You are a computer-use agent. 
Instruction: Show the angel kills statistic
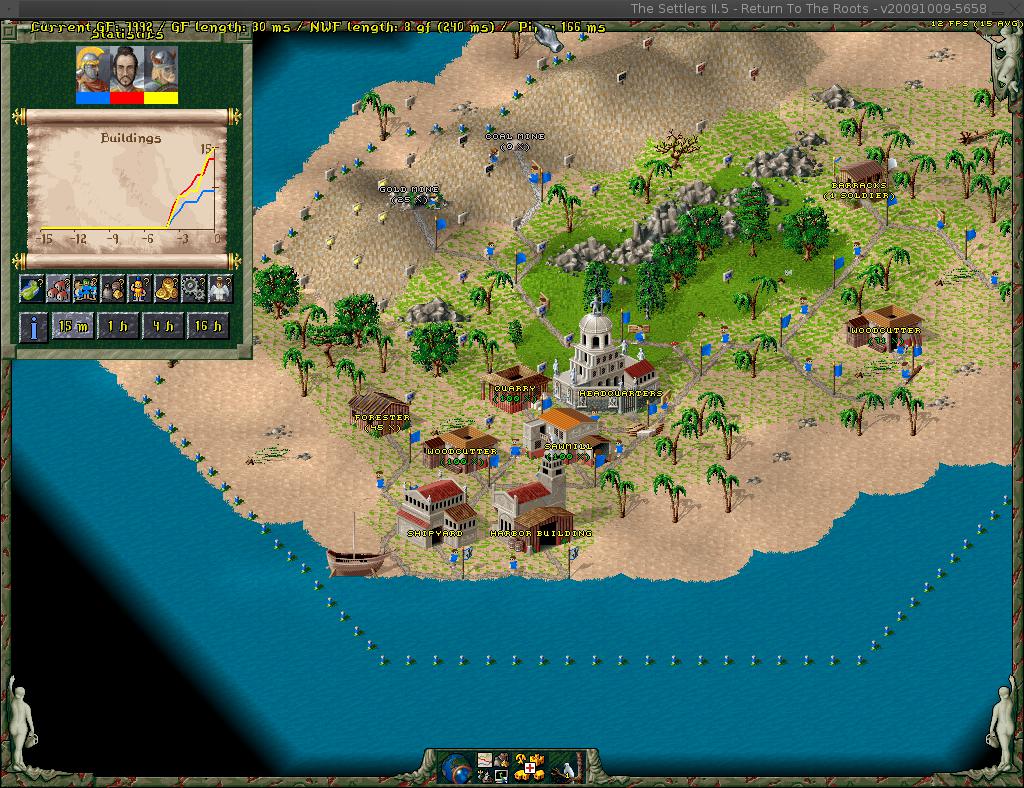219,289
